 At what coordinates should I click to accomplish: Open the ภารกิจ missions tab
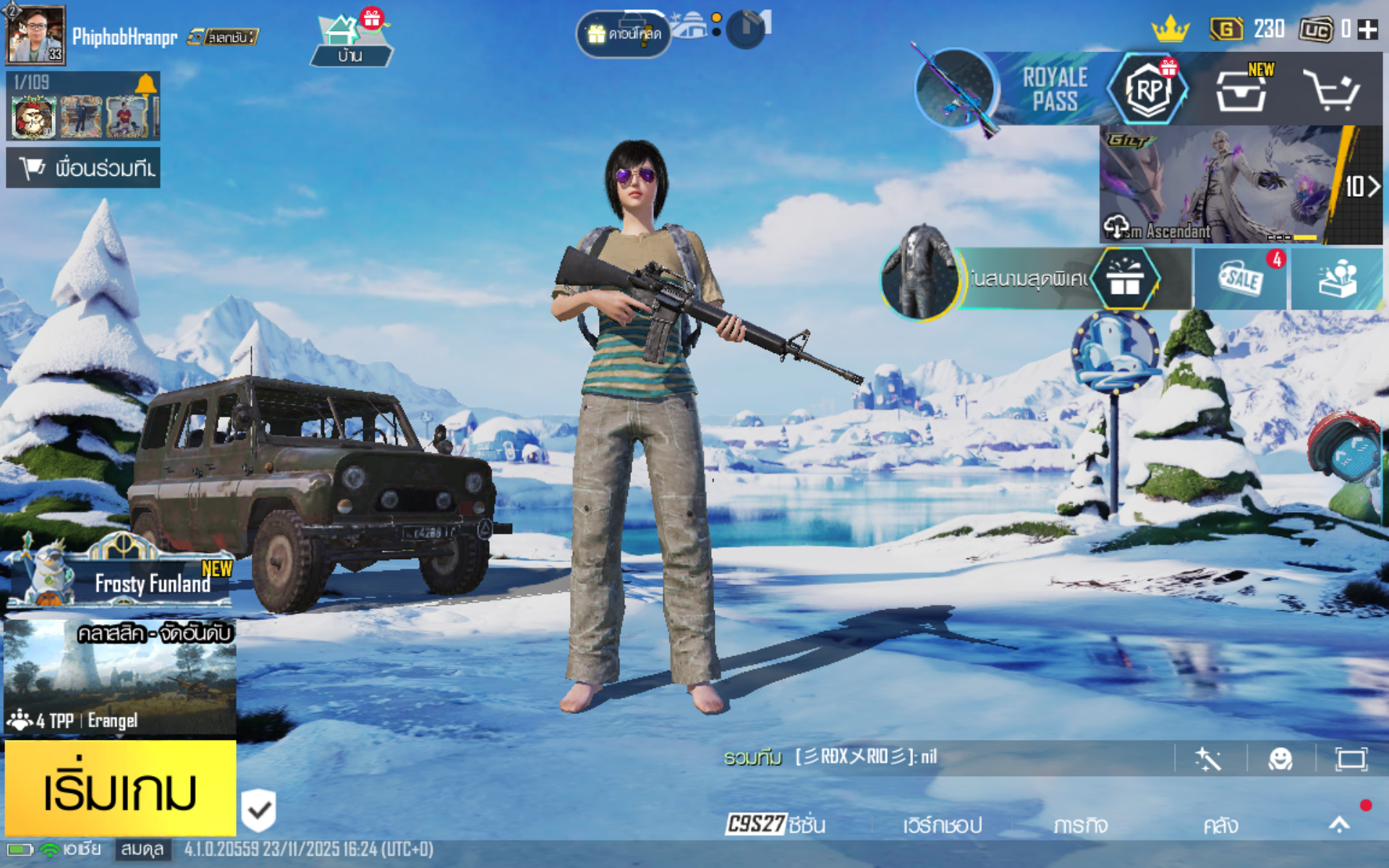pos(1080,825)
